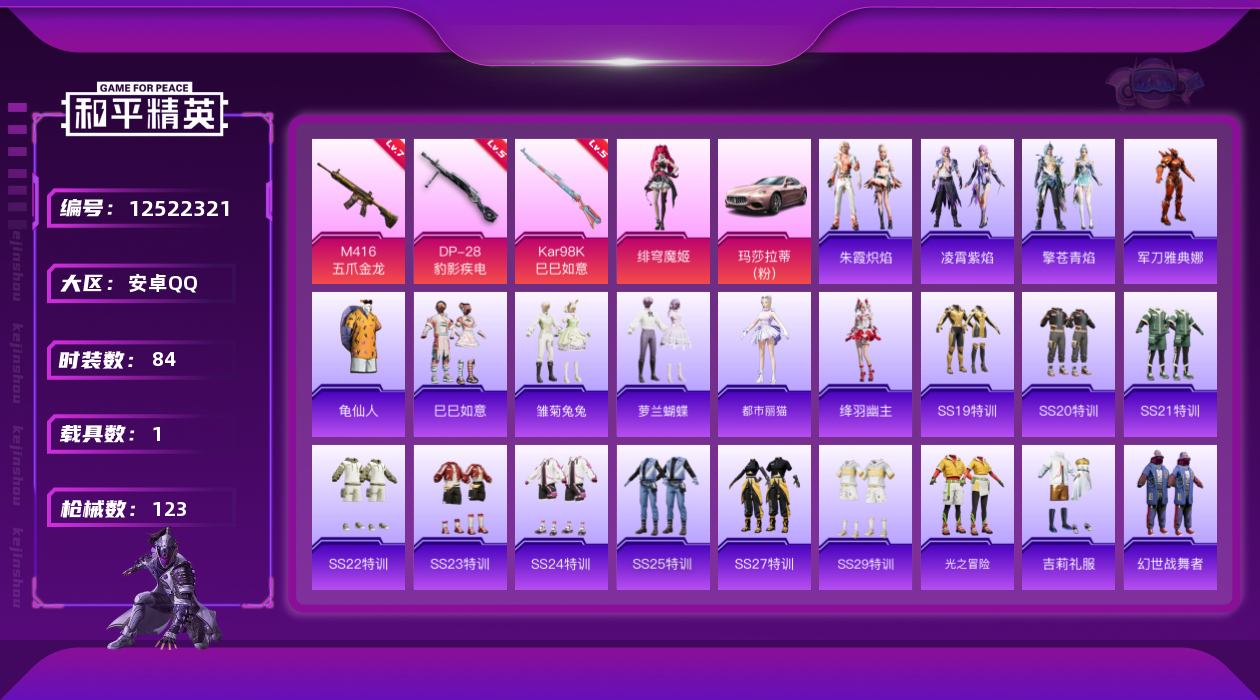The image size is (1260, 700).
Task: Choose the 萝兰蝴蝶 outfit card
Action: (x=663, y=364)
